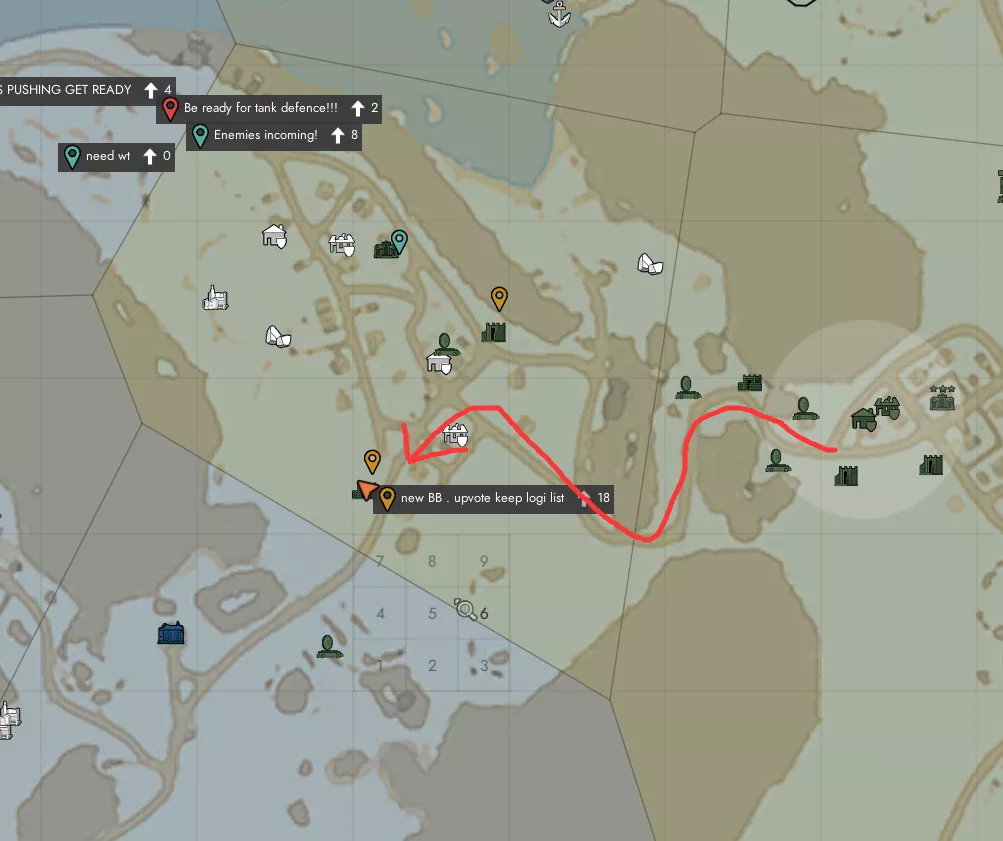Select the white factory icon on the map
Image resolution: width=1003 pixels, height=841 pixels.
click(214, 297)
